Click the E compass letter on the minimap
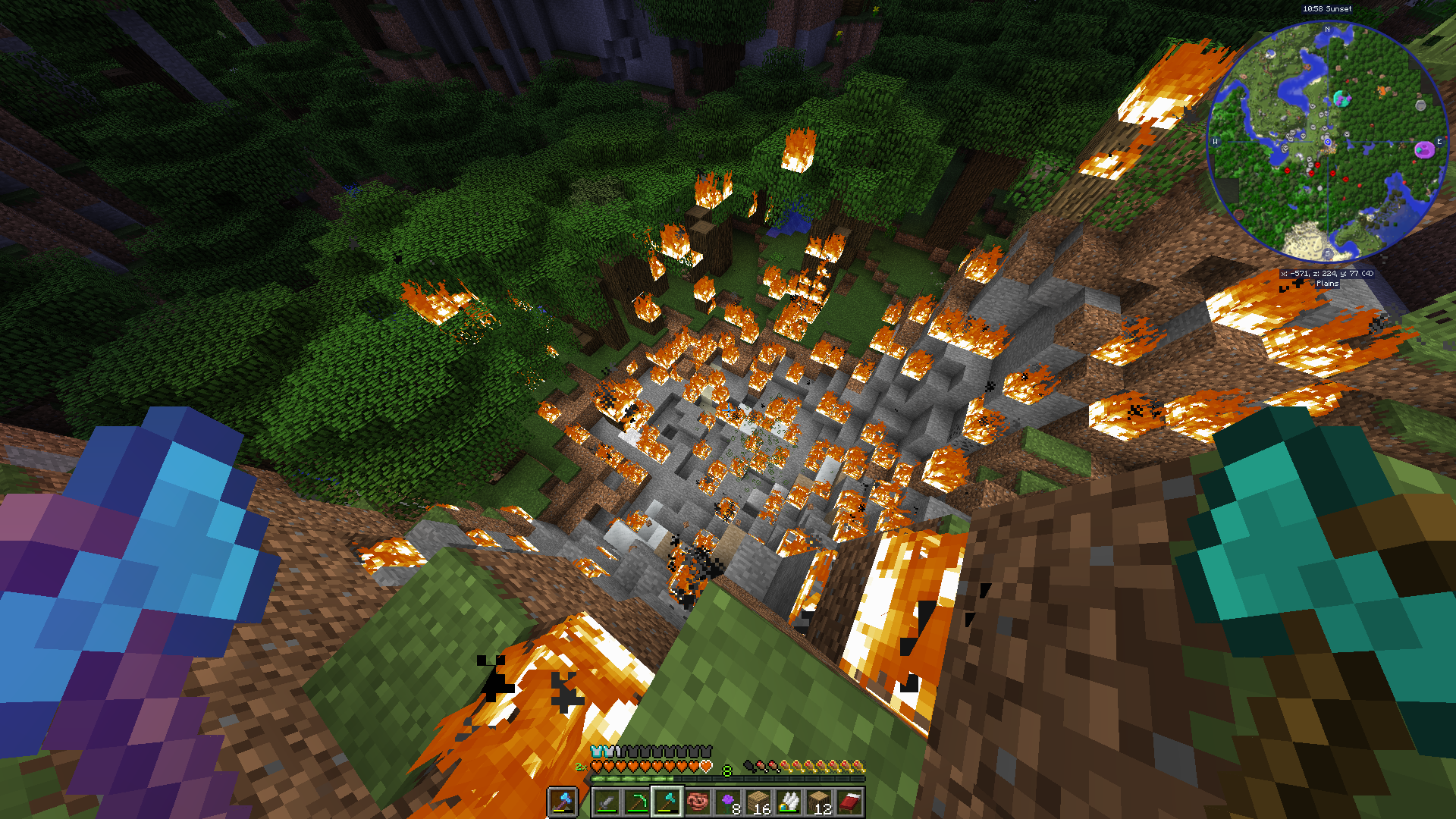The width and height of the screenshot is (1456, 819). 1439,142
